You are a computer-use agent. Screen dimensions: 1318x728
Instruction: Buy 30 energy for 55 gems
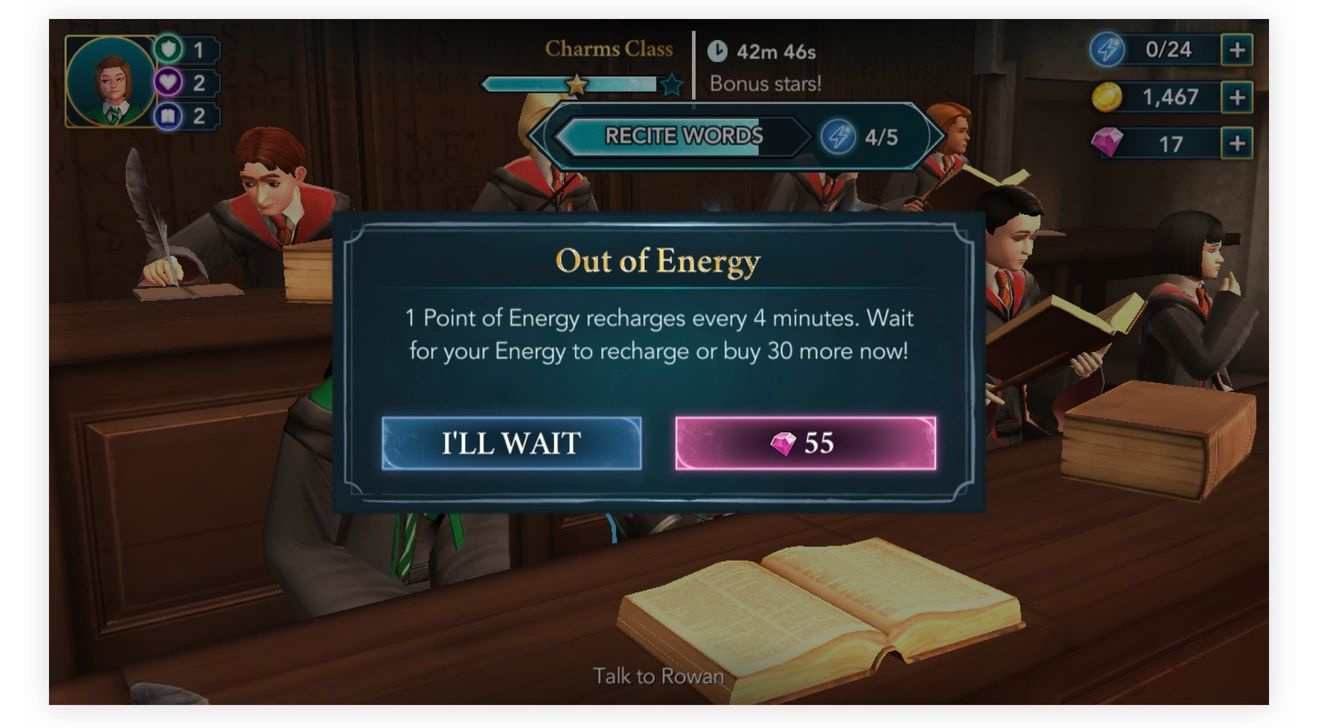point(806,443)
